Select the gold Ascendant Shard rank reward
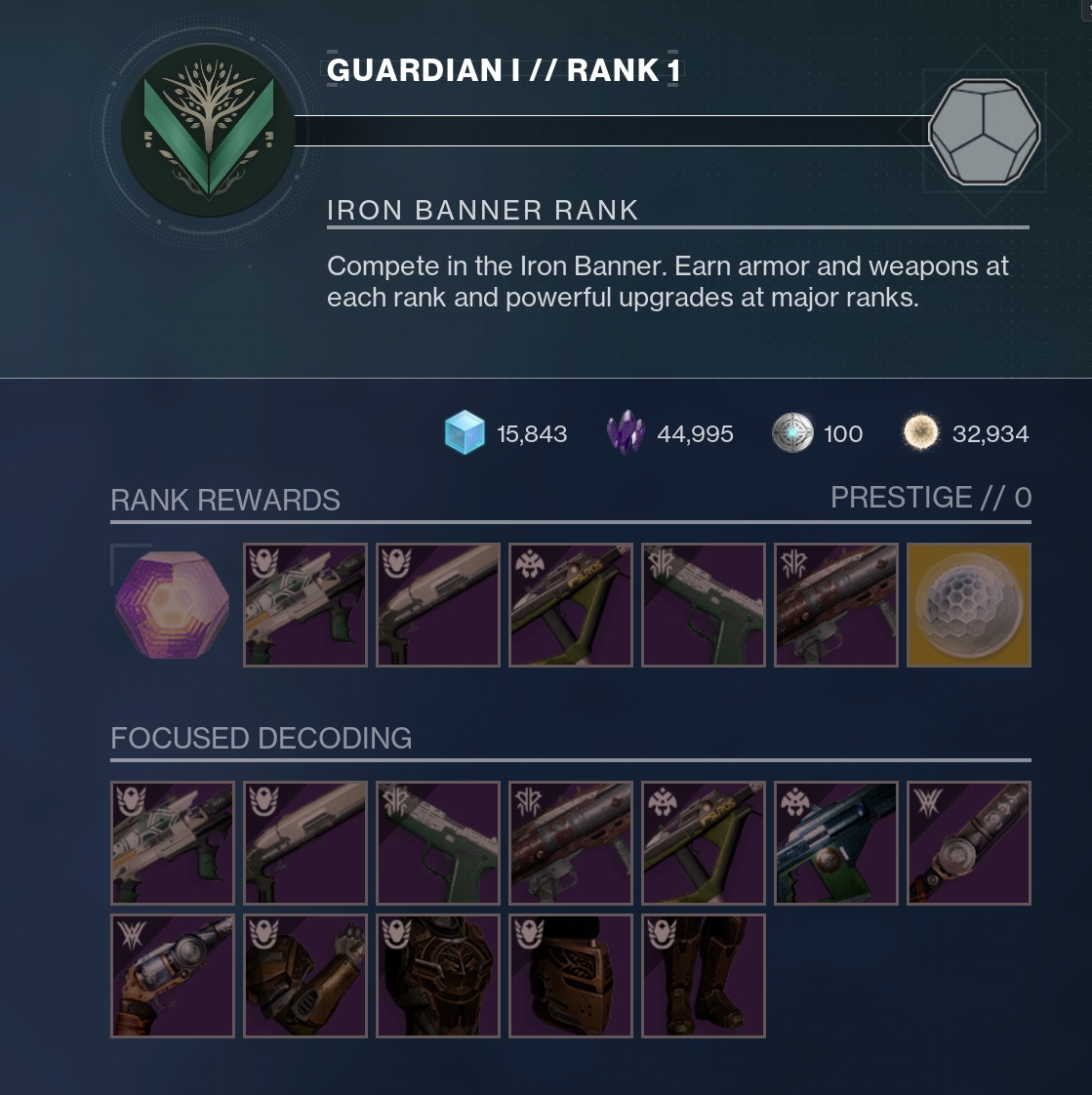Image resolution: width=1092 pixels, height=1095 pixels. (968, 605)
